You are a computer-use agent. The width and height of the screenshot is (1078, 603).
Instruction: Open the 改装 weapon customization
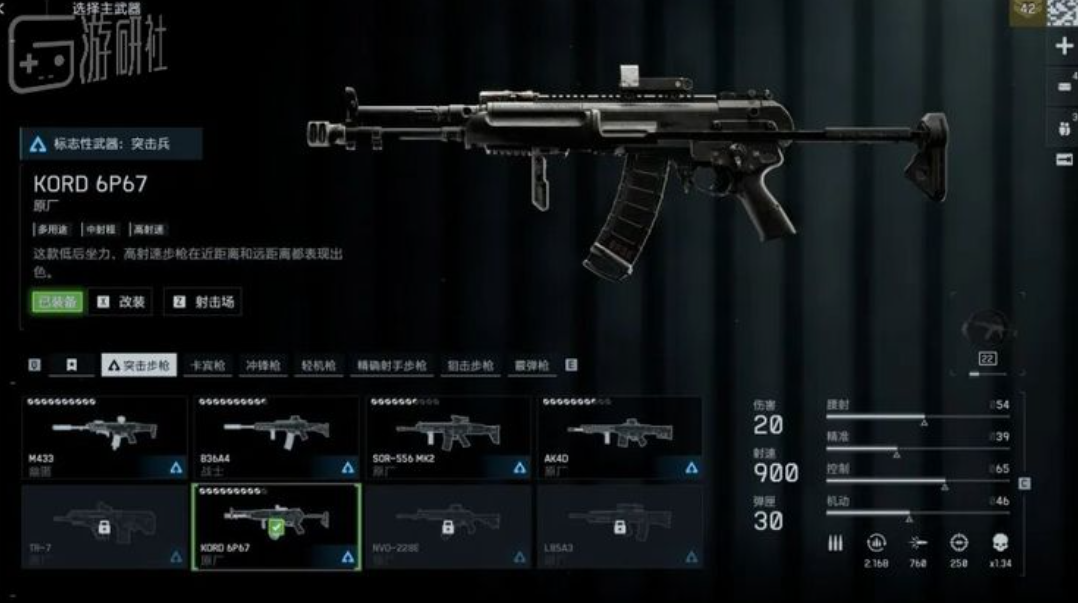(x=123, y=302)
